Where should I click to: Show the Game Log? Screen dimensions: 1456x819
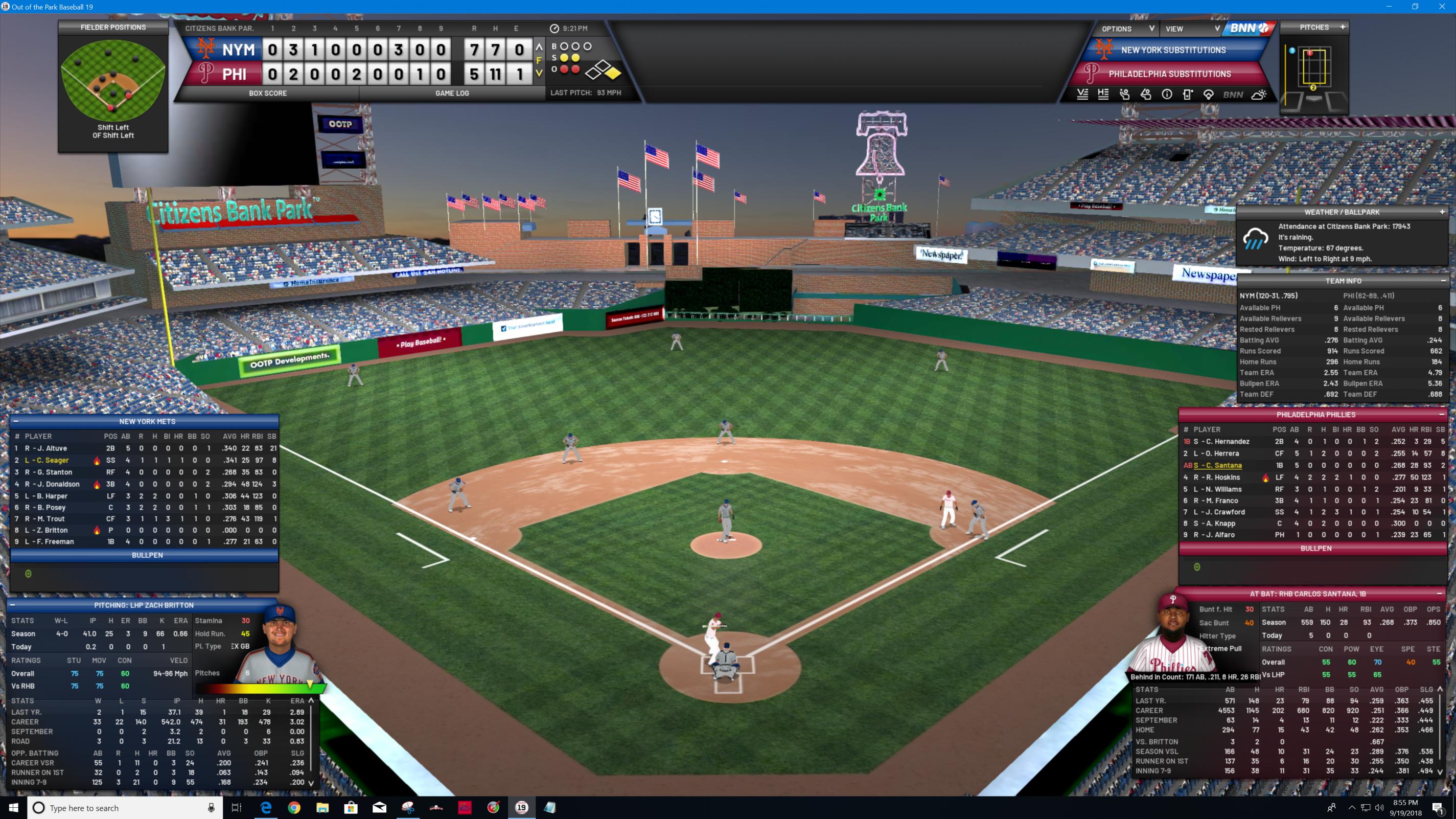[452, 93]
